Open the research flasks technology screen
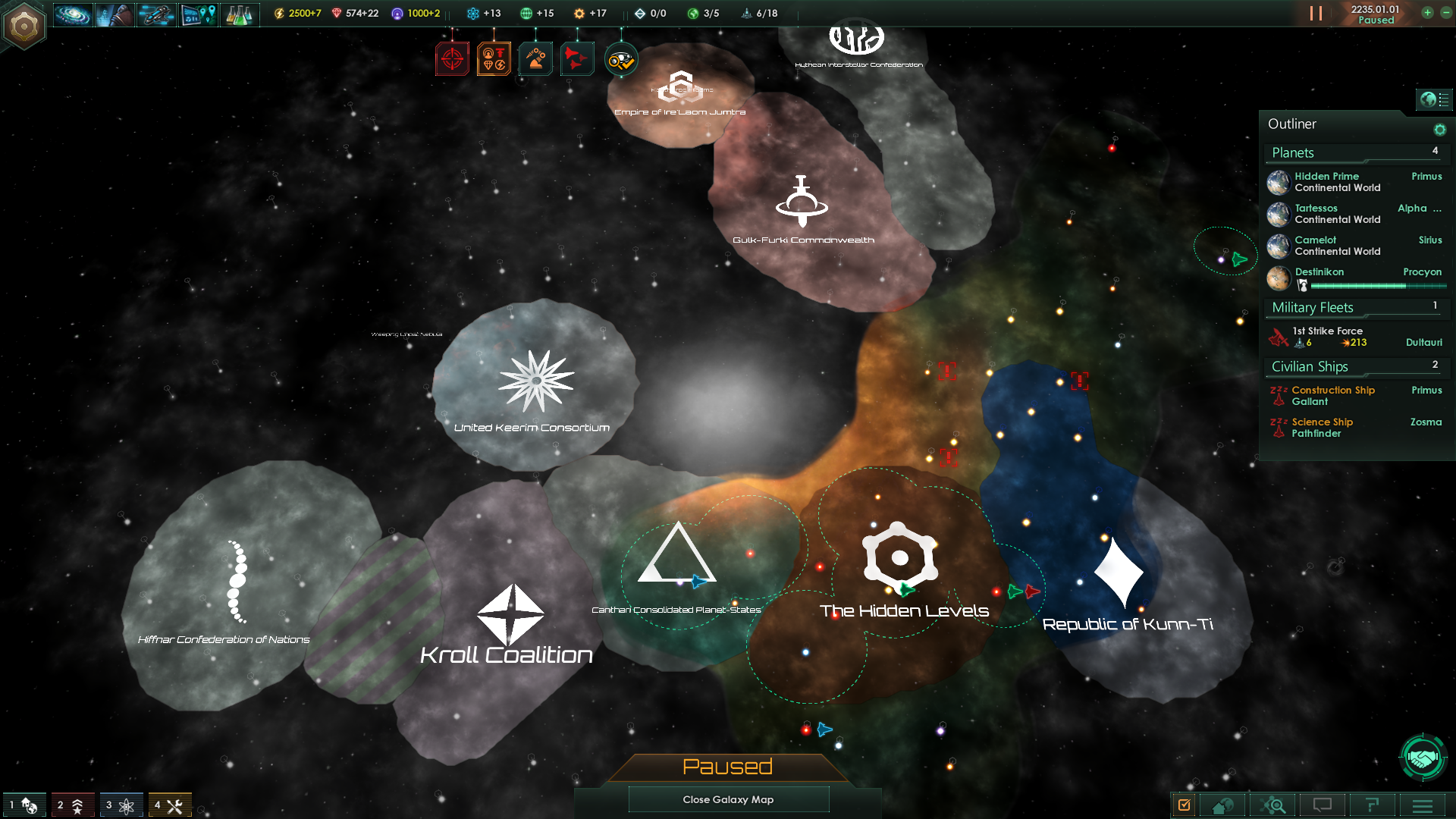 pyautogui.click(x=239, y=14)
